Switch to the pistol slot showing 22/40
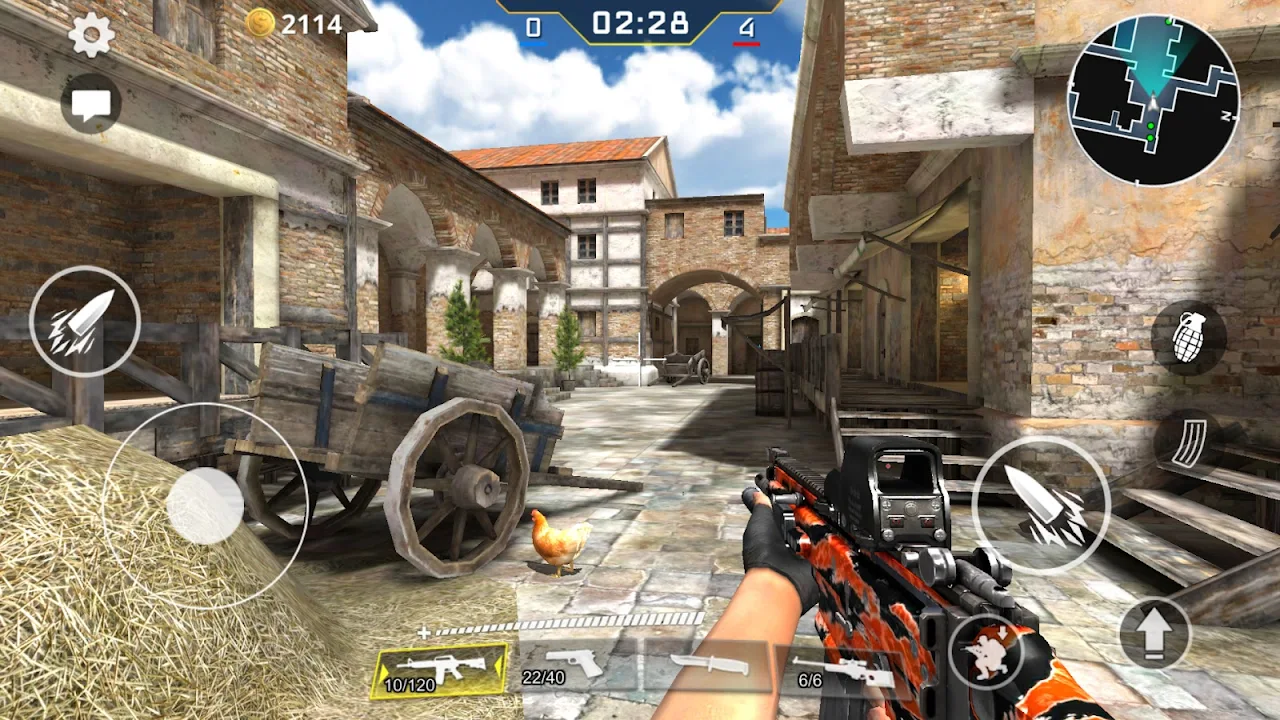 coord(573,666)
